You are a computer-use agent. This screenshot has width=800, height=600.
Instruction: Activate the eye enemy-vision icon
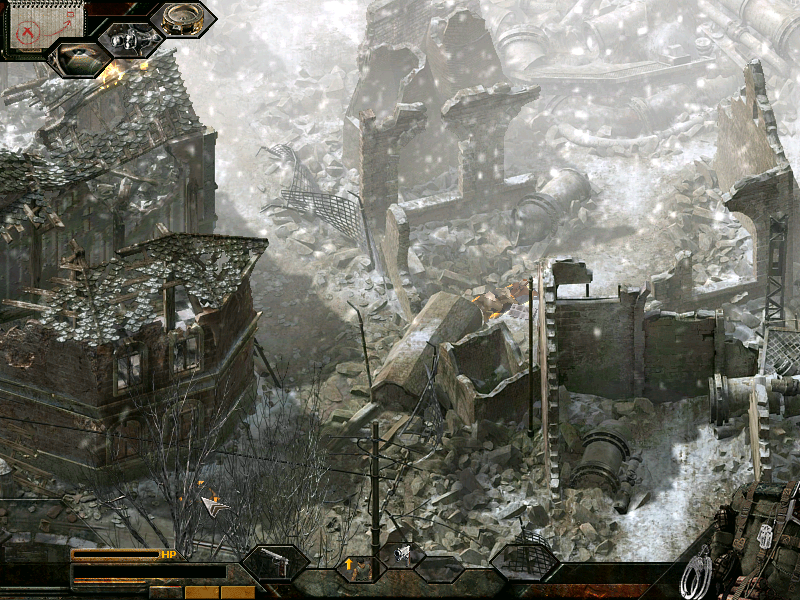tap(80, 57)
